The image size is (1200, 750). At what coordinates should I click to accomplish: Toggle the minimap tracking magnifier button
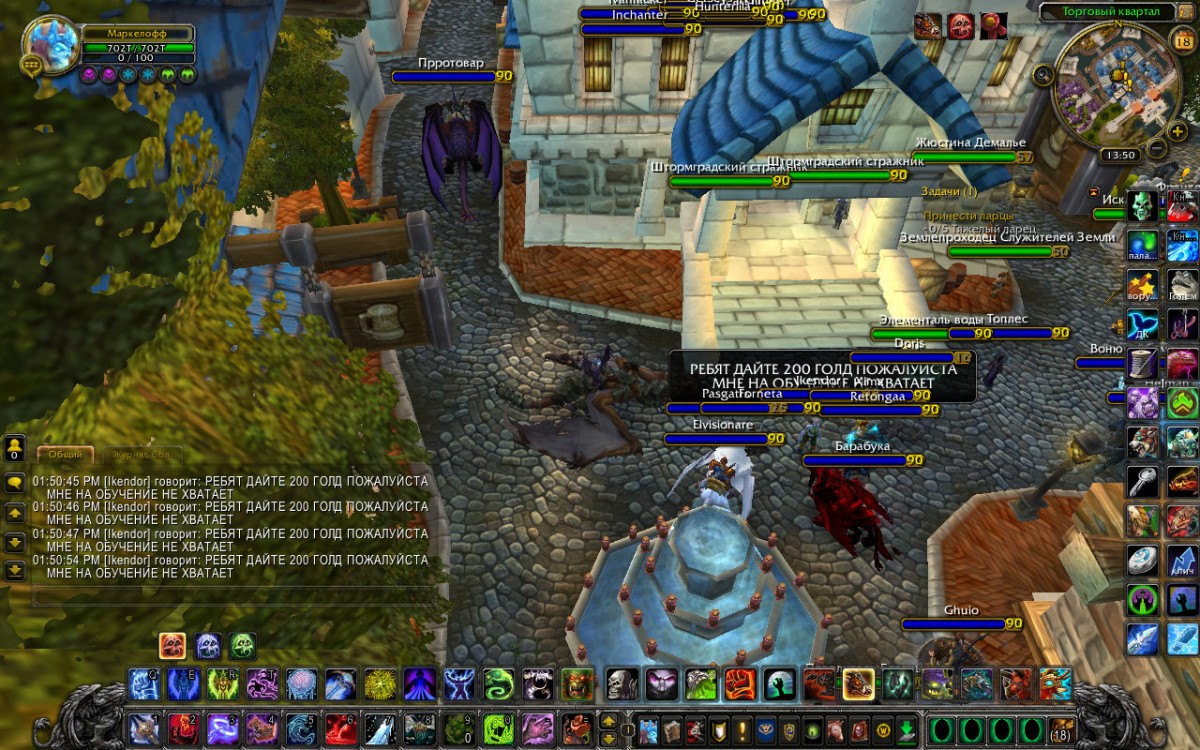(1044, 74)
